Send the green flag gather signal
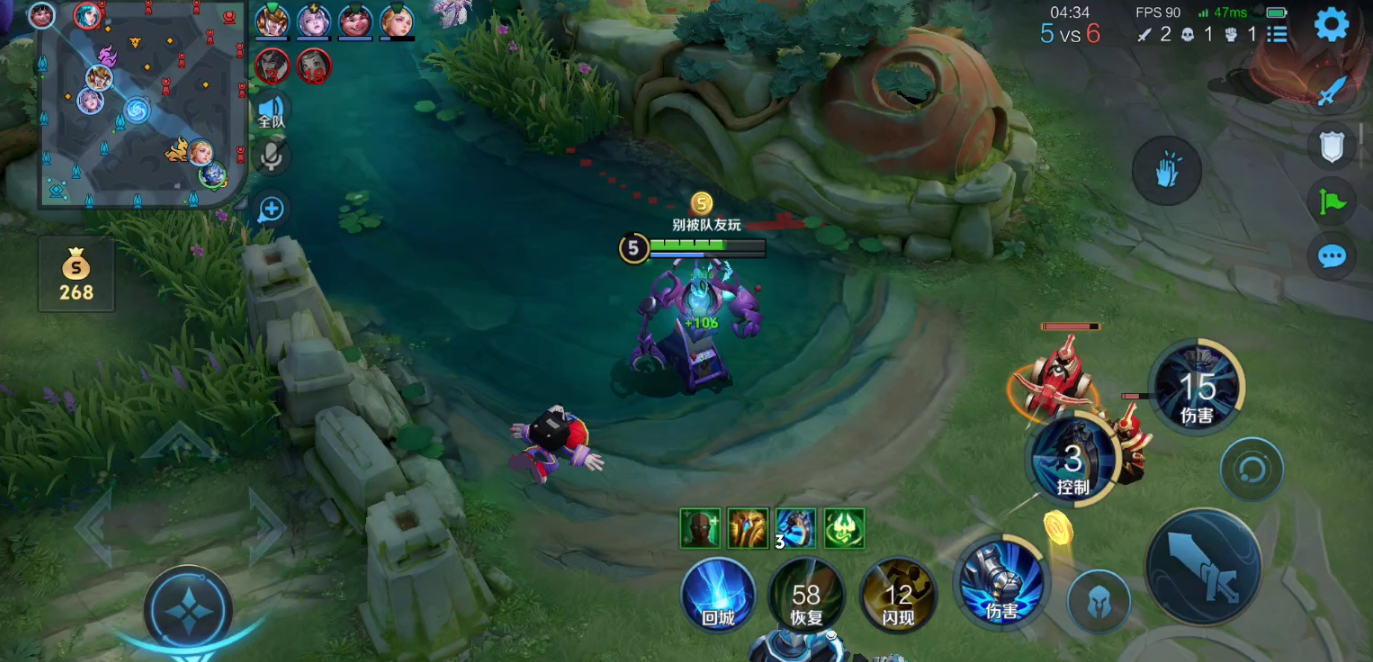This screenshot has width=1373, height=662. pos(1331,202)
